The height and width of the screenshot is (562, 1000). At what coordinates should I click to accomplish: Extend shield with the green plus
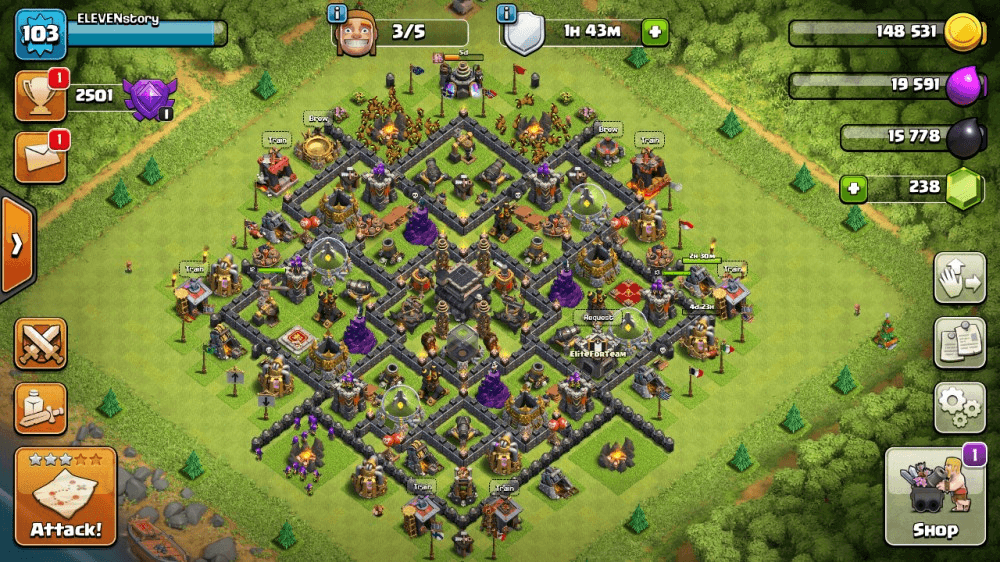pyautogui.click(x=655, y=32)
